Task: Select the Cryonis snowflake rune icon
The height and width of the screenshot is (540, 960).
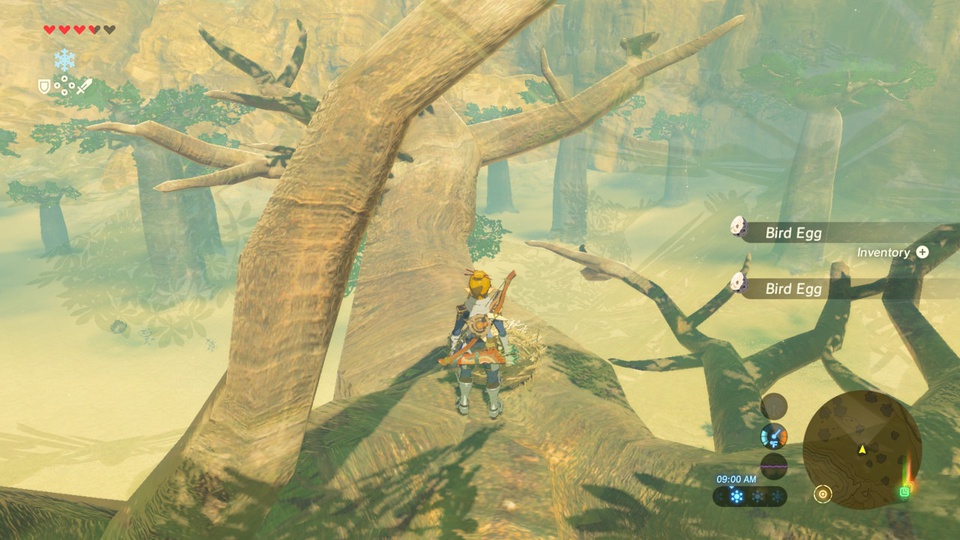Action: coord(65,59)
